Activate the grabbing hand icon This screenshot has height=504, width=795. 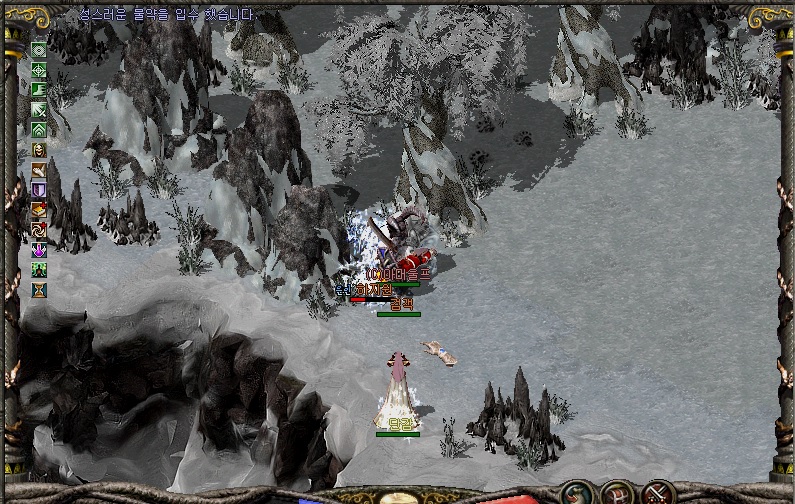(39, 170)
